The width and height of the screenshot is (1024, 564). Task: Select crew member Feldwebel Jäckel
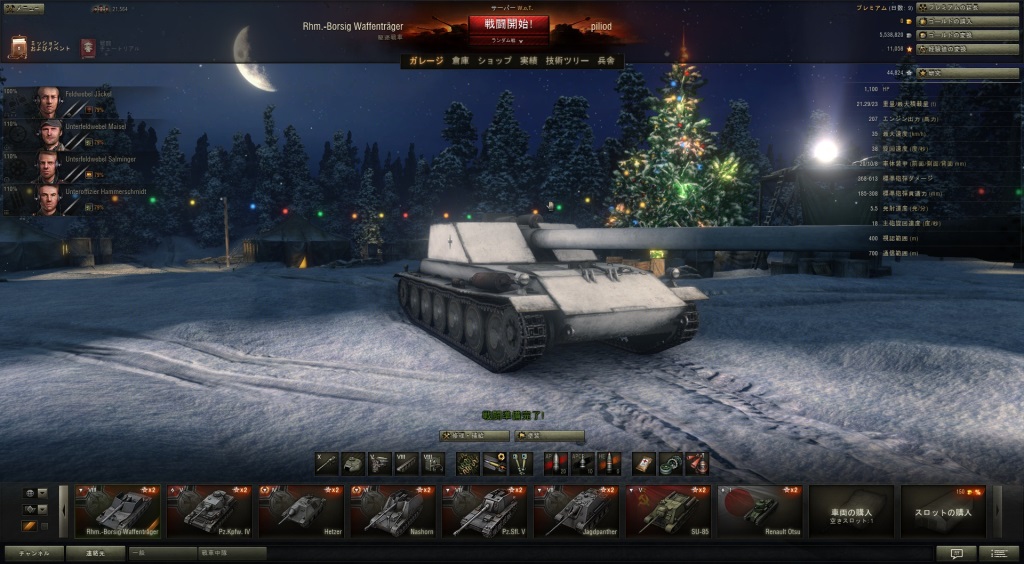[x=90, y=101]
